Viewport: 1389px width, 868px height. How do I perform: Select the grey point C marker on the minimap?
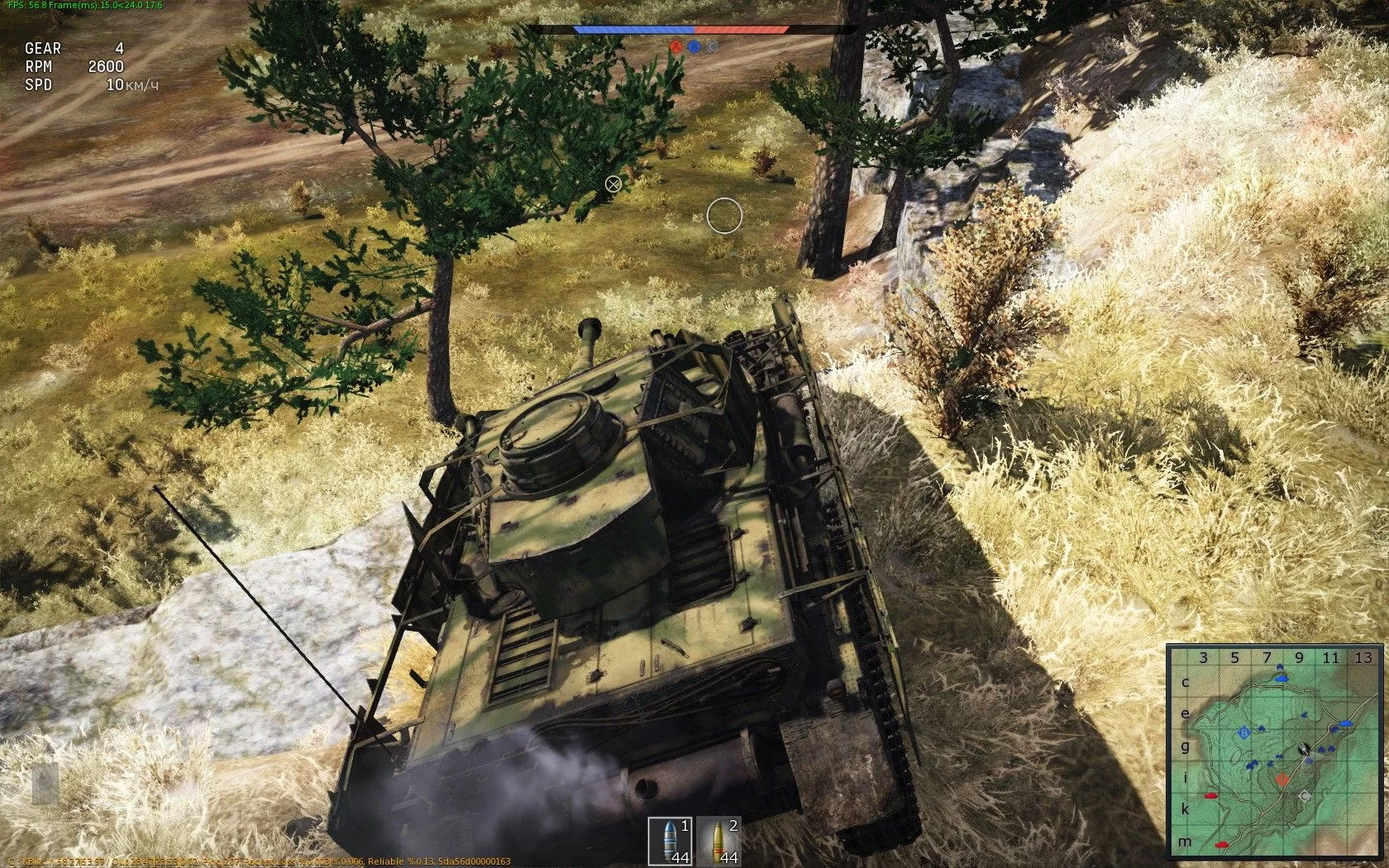point(1305,795)
